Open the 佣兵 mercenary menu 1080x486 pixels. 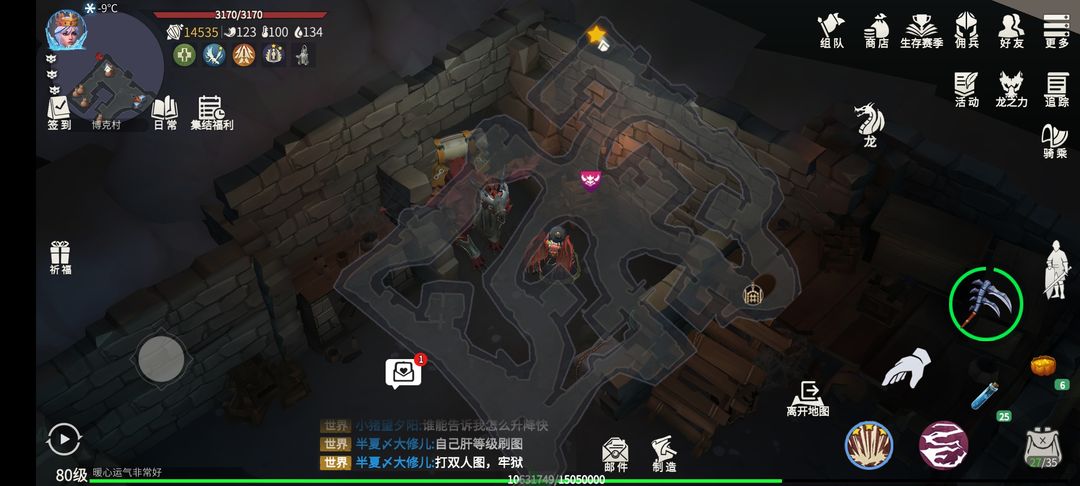click(x=966, y=29)
